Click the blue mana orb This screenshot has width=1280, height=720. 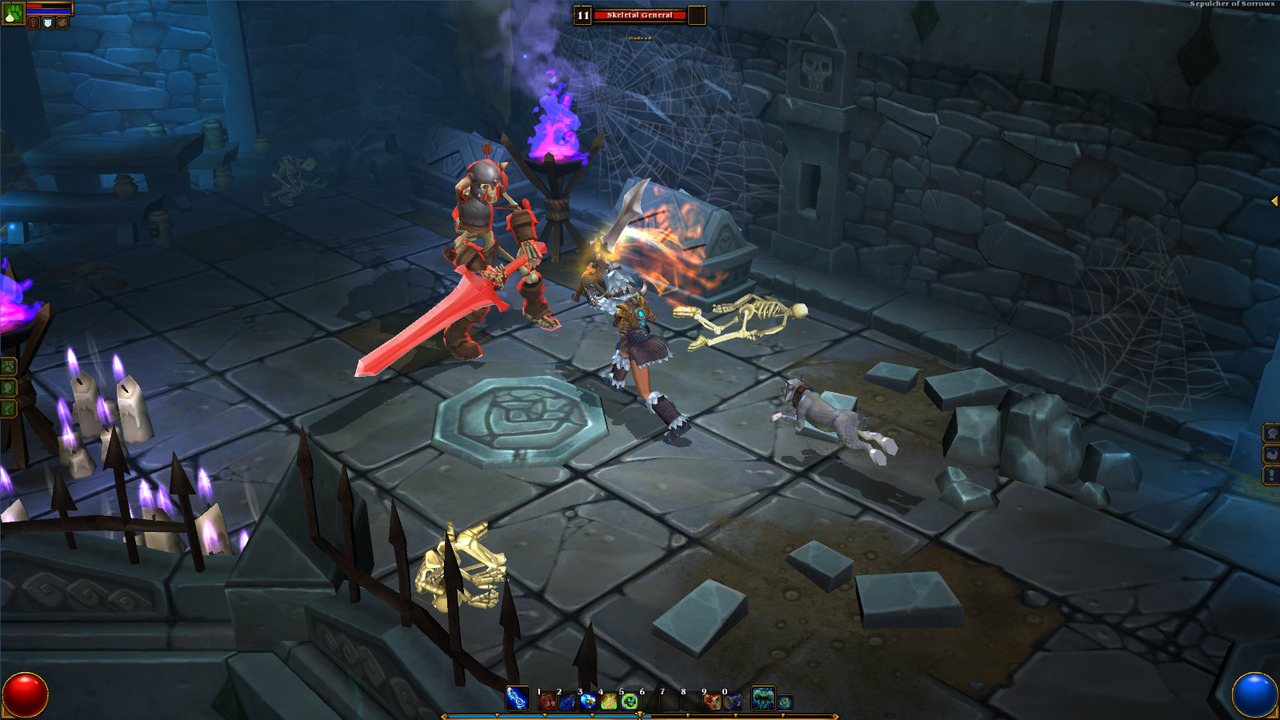1254,694
